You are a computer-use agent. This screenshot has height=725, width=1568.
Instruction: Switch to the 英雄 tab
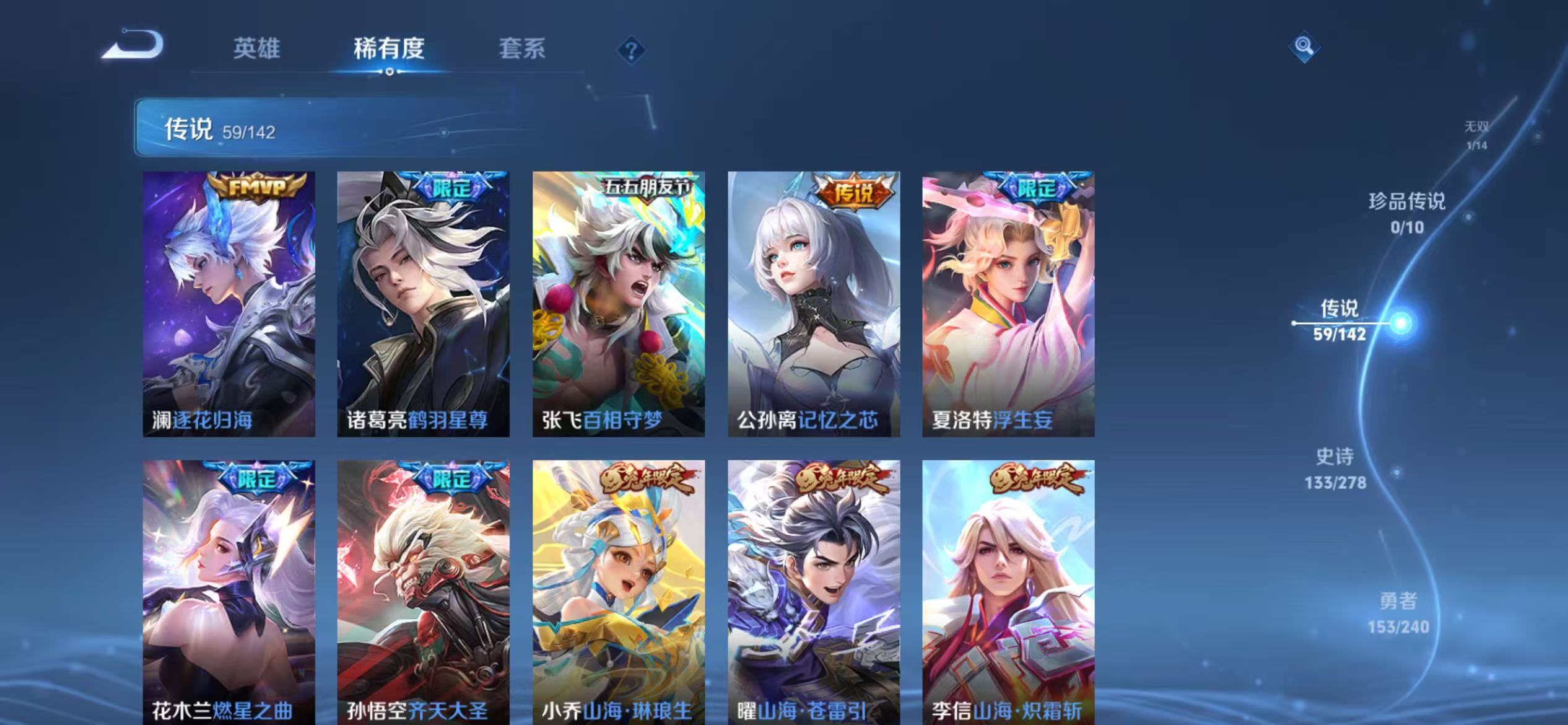click(x=257, y=50)
